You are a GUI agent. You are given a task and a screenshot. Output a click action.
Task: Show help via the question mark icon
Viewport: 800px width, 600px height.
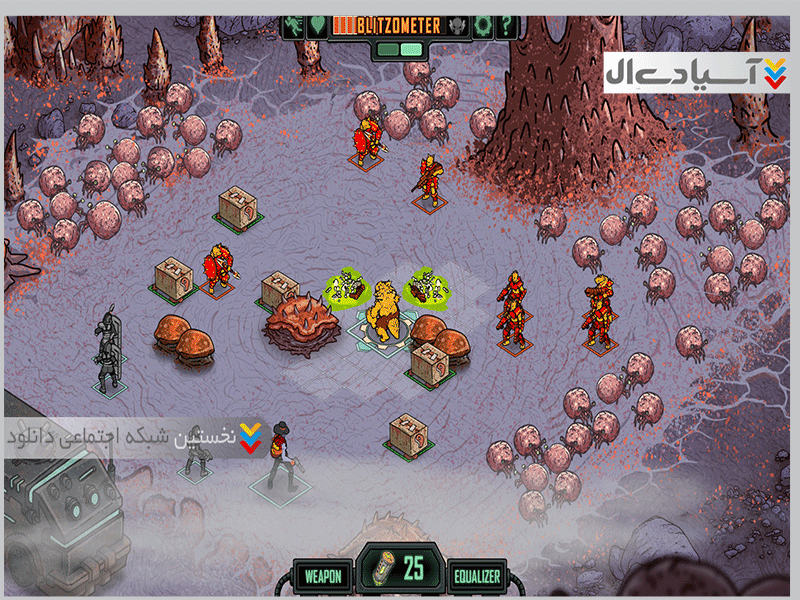pyautogui.click(x=507, y=24)
